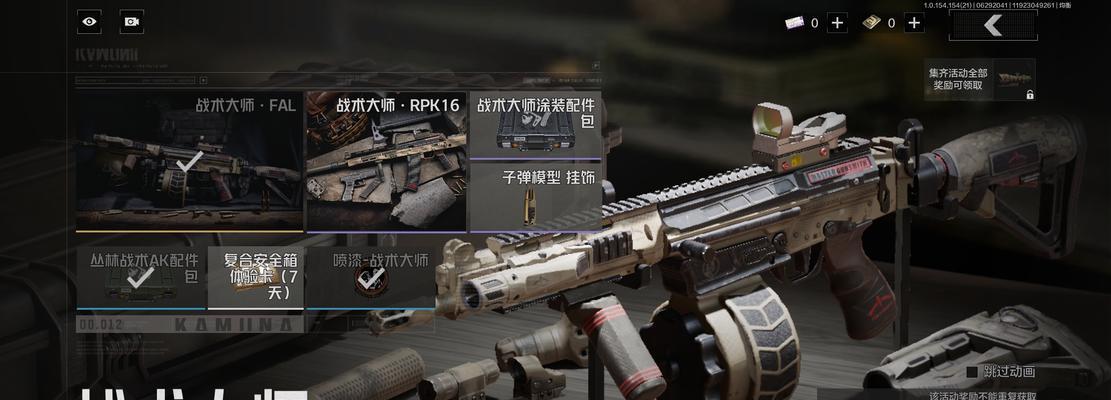This screenshot has width=1111, height=400.
Task: Toggle the eye visibility icon
Action: click(x=90, y=21)
